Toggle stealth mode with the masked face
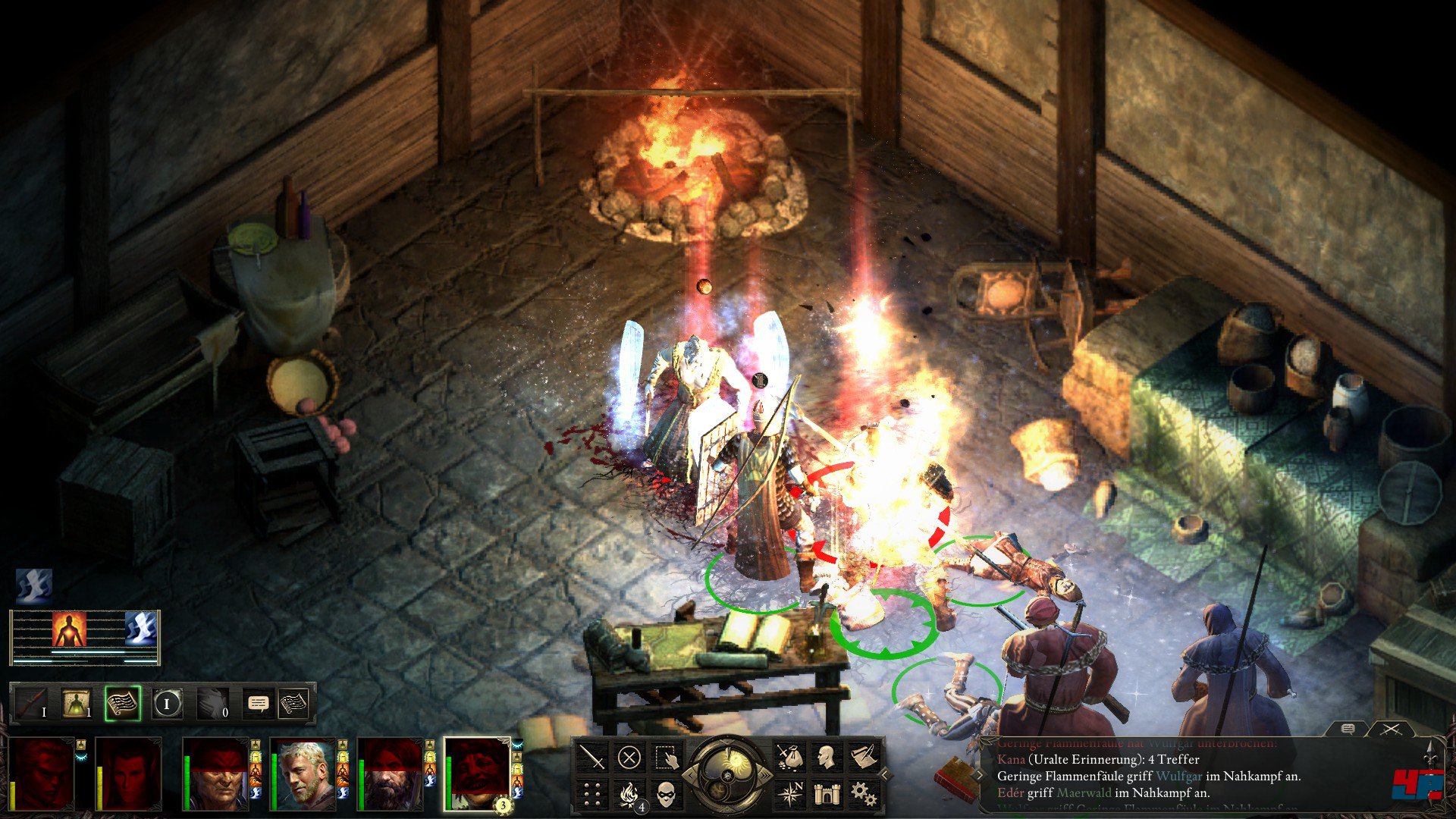 666,794
